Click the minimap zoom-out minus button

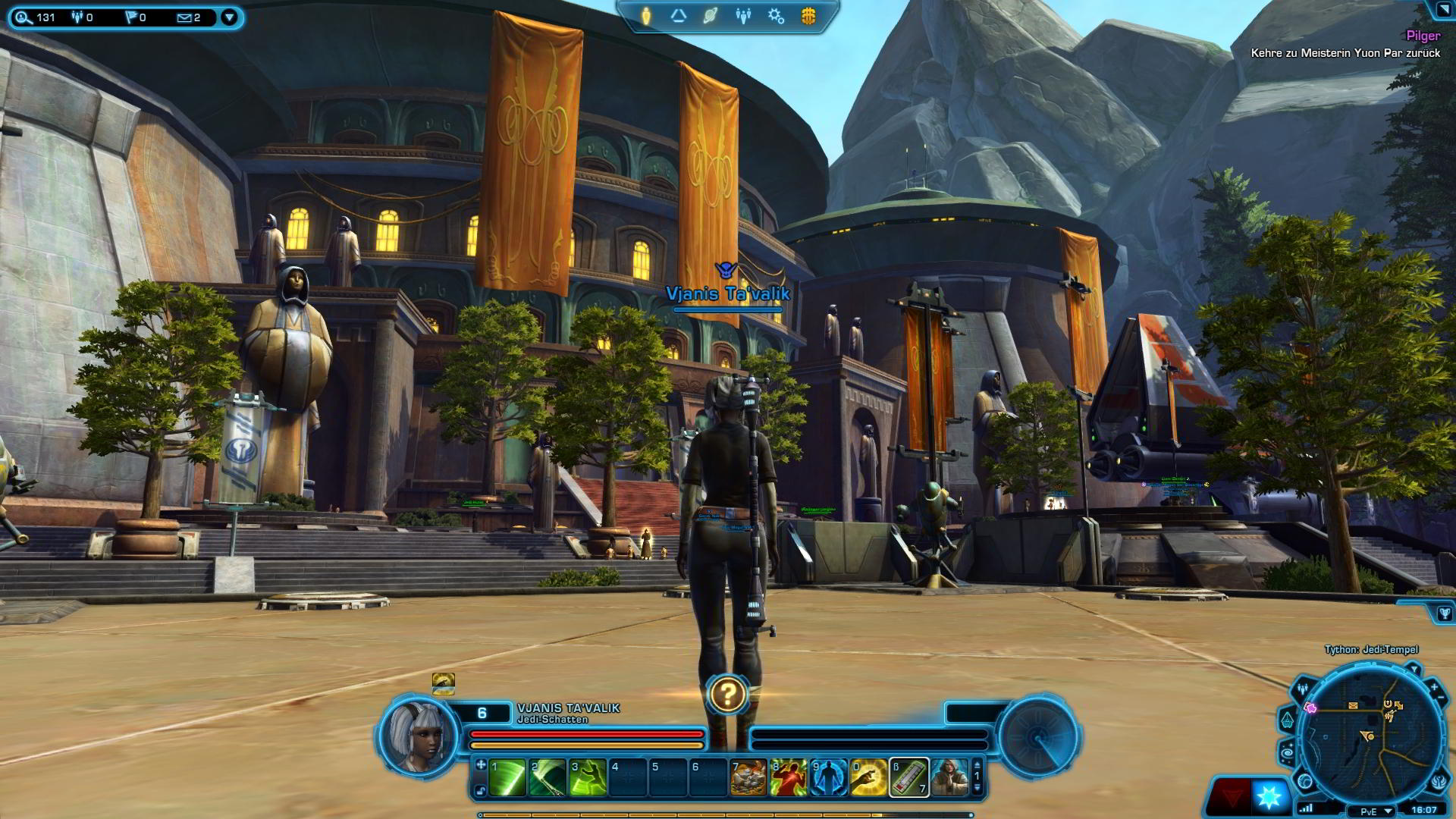(x=1440, y=697)
